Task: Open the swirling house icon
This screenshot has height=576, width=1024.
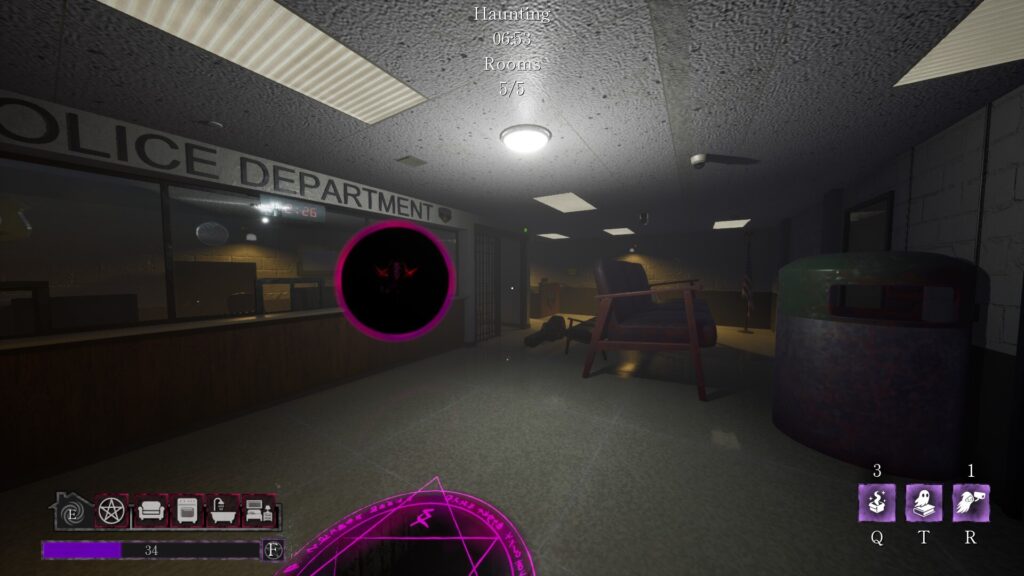Action: (x=72, y=511)
